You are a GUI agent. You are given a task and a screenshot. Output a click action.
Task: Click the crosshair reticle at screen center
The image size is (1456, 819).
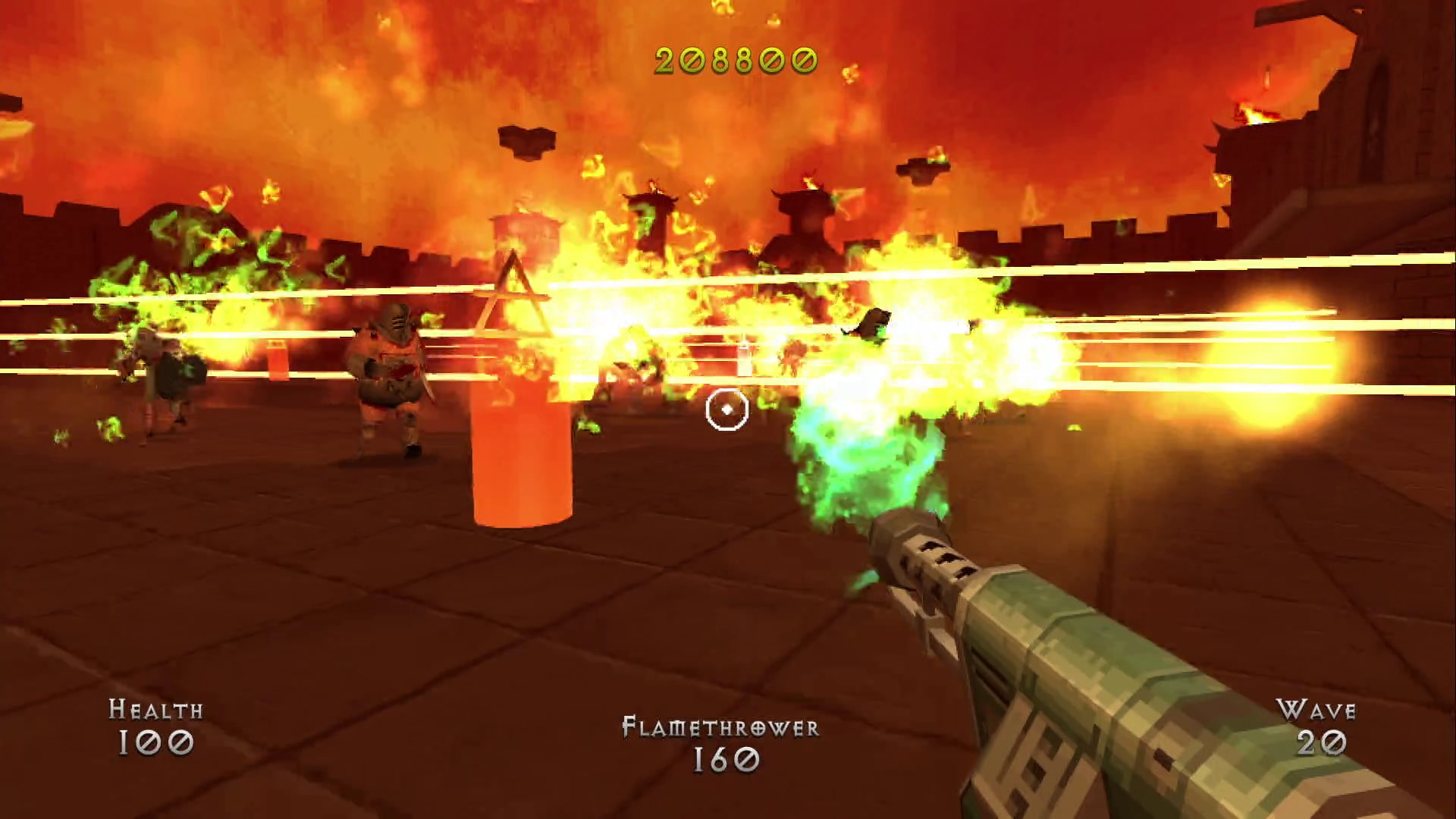click(726, 409)
